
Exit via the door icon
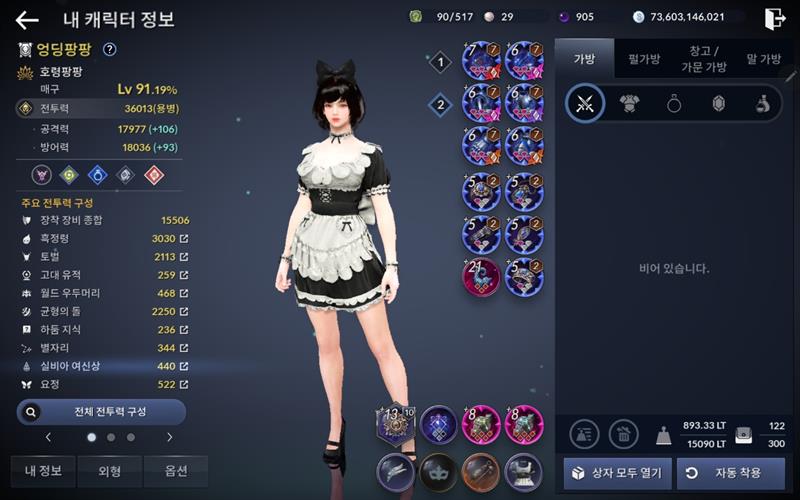pyautogui.click(x=774, y=18)
